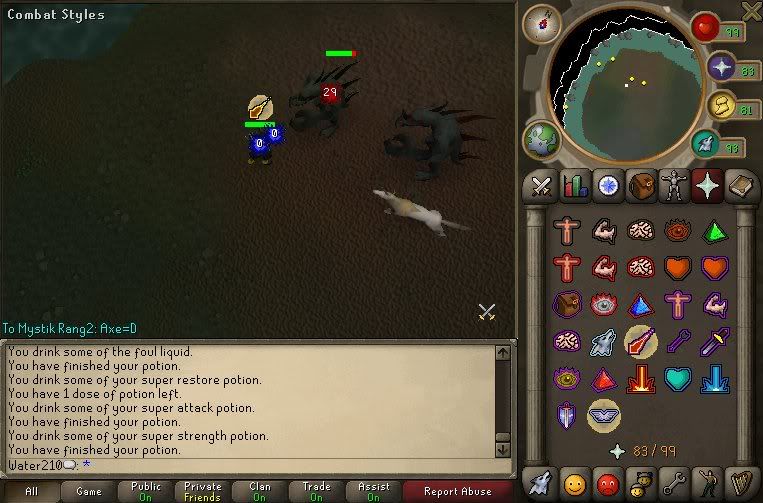763x503 pixels.
Task: Toggle run with the boot orb
Action: [707, 144]
